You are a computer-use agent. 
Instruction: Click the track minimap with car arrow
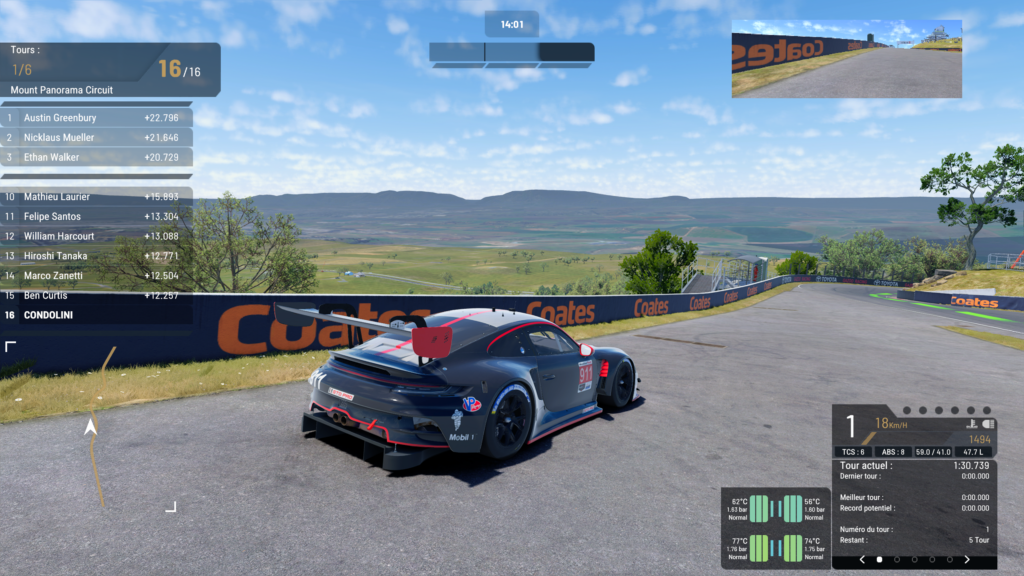point(91,427)
